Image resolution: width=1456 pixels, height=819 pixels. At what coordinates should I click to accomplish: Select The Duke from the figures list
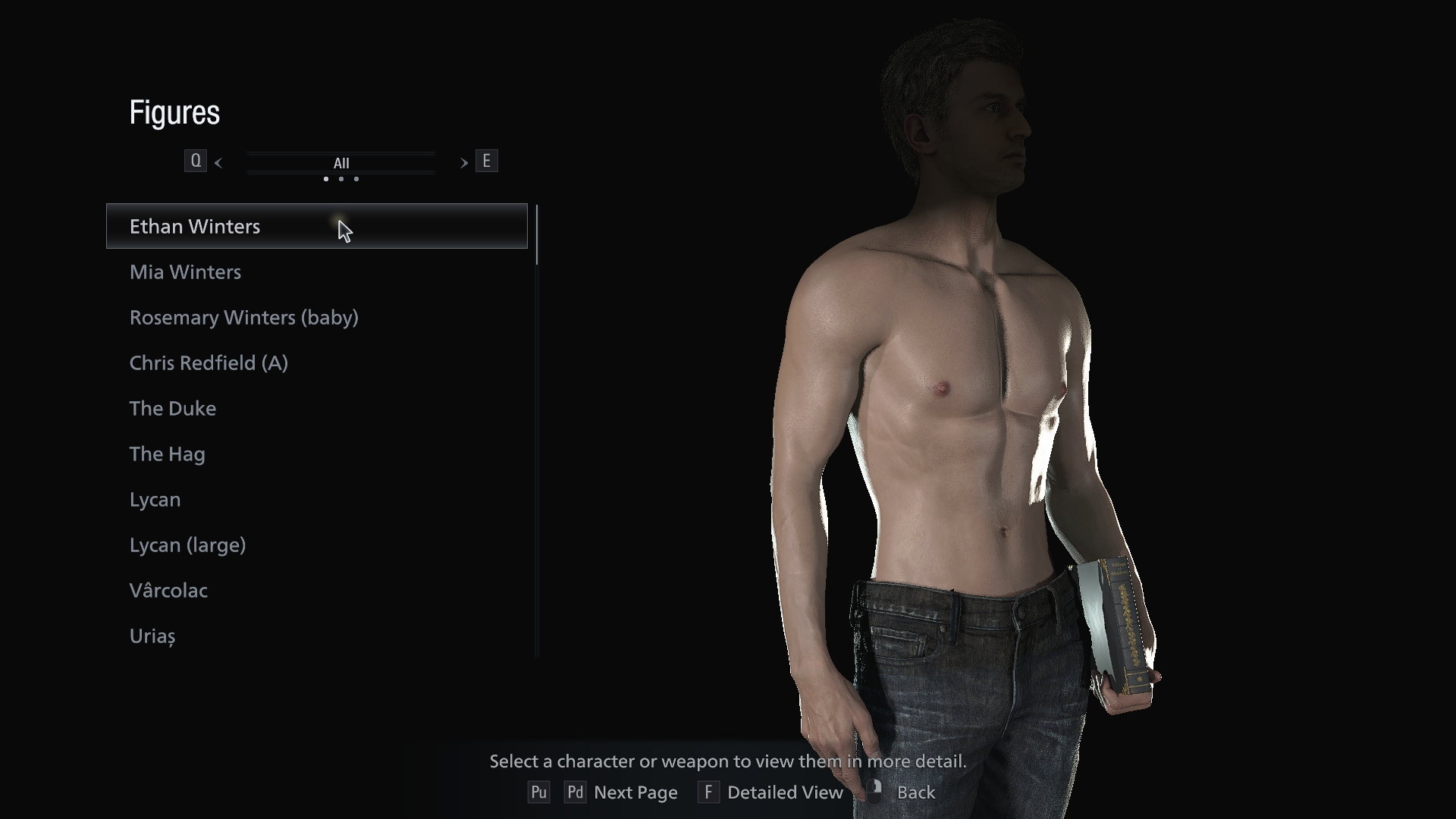click(172, 408)
